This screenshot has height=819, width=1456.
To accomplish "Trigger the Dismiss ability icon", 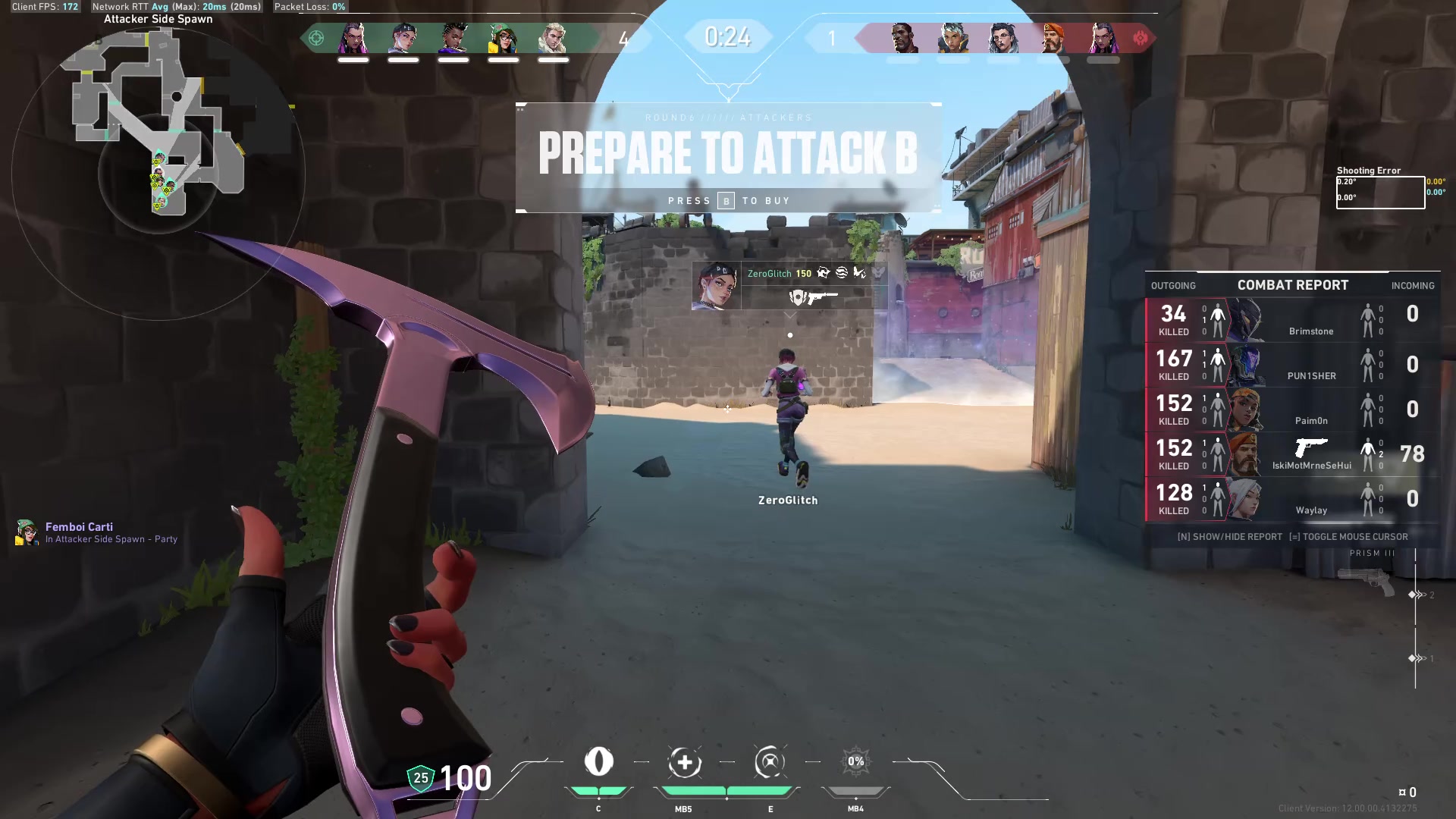I will coord(770,762).
